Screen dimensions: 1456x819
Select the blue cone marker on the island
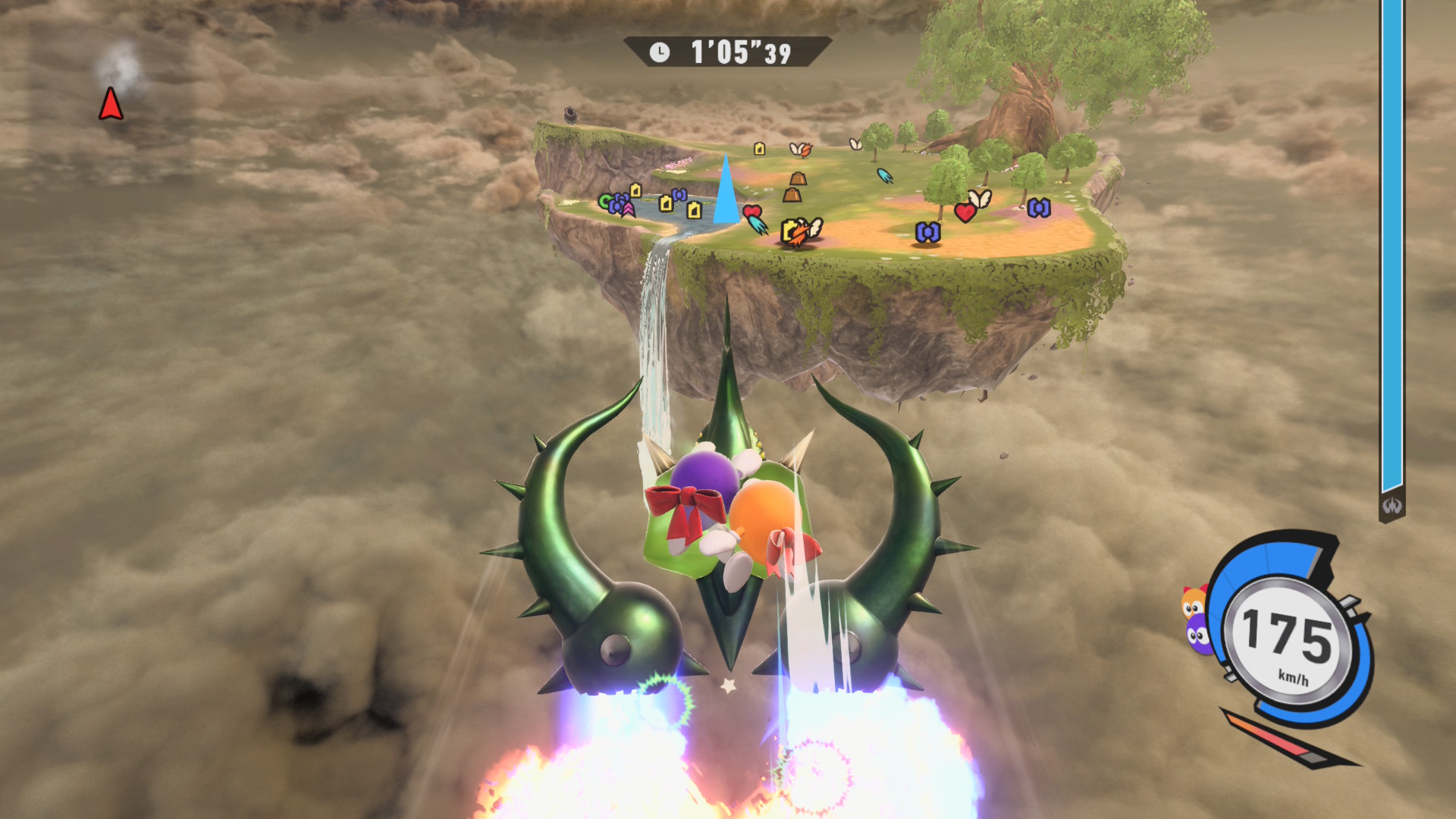pos(726,192)
